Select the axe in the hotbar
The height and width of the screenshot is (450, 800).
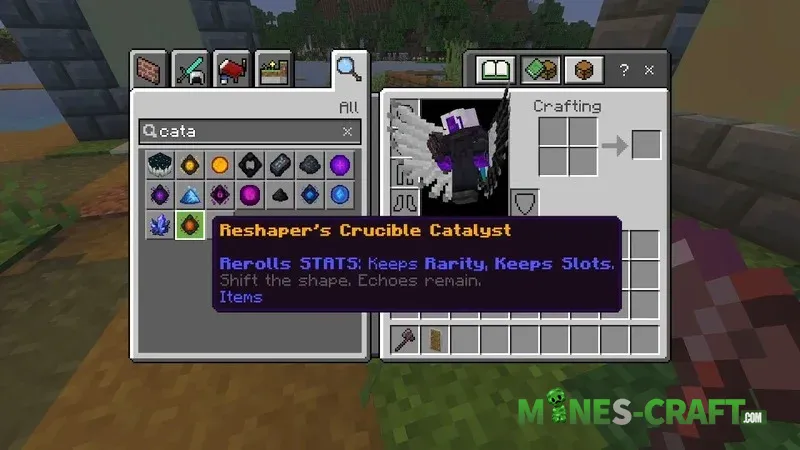pyautogui.click(x=405, y=339)
